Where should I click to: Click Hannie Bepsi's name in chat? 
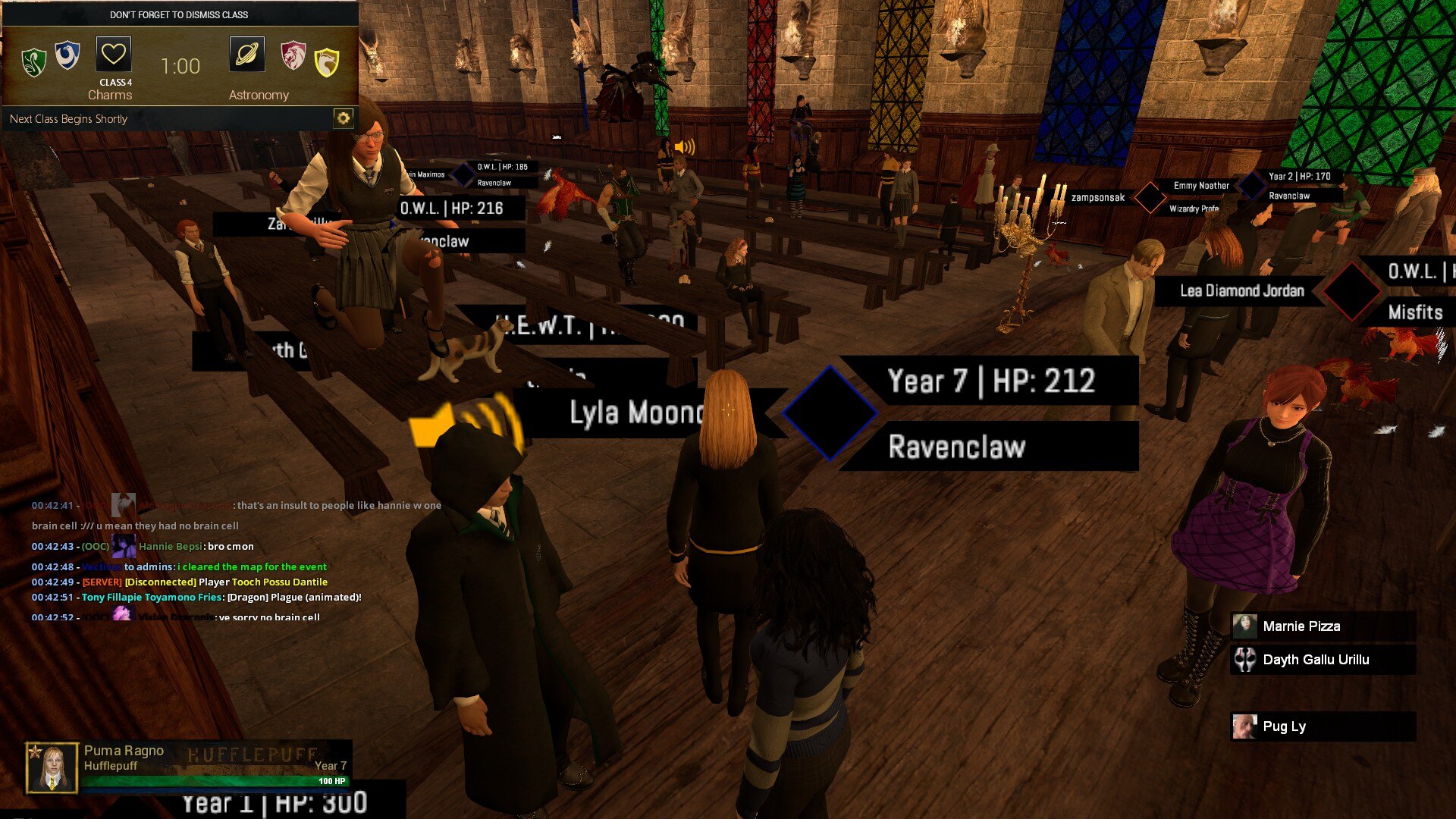pyautogui.click(x=171, y=547)
